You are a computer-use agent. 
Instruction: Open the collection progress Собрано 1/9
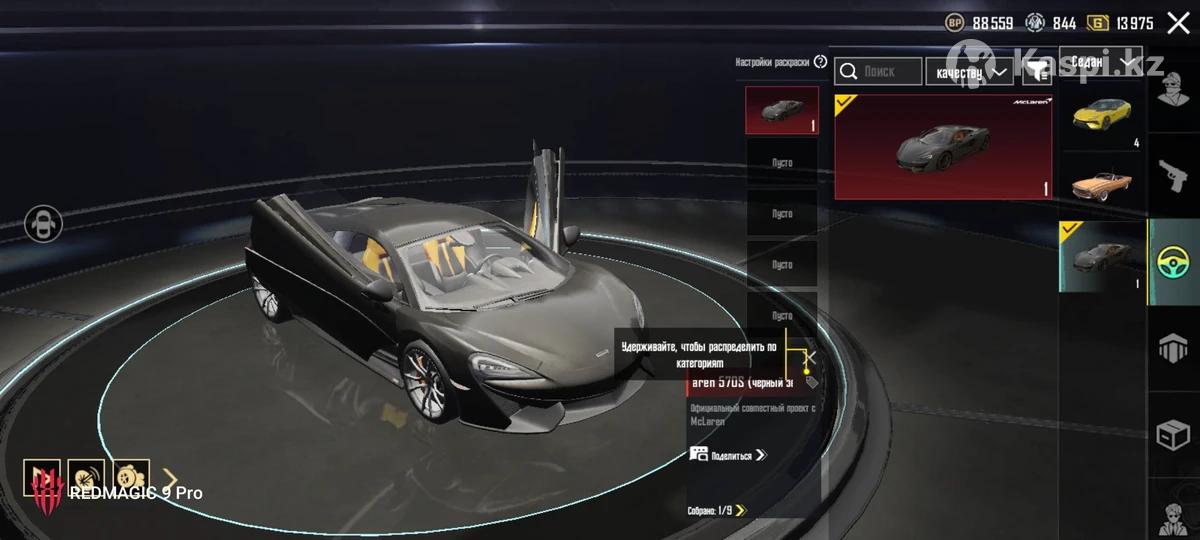(x=716, y=511)
